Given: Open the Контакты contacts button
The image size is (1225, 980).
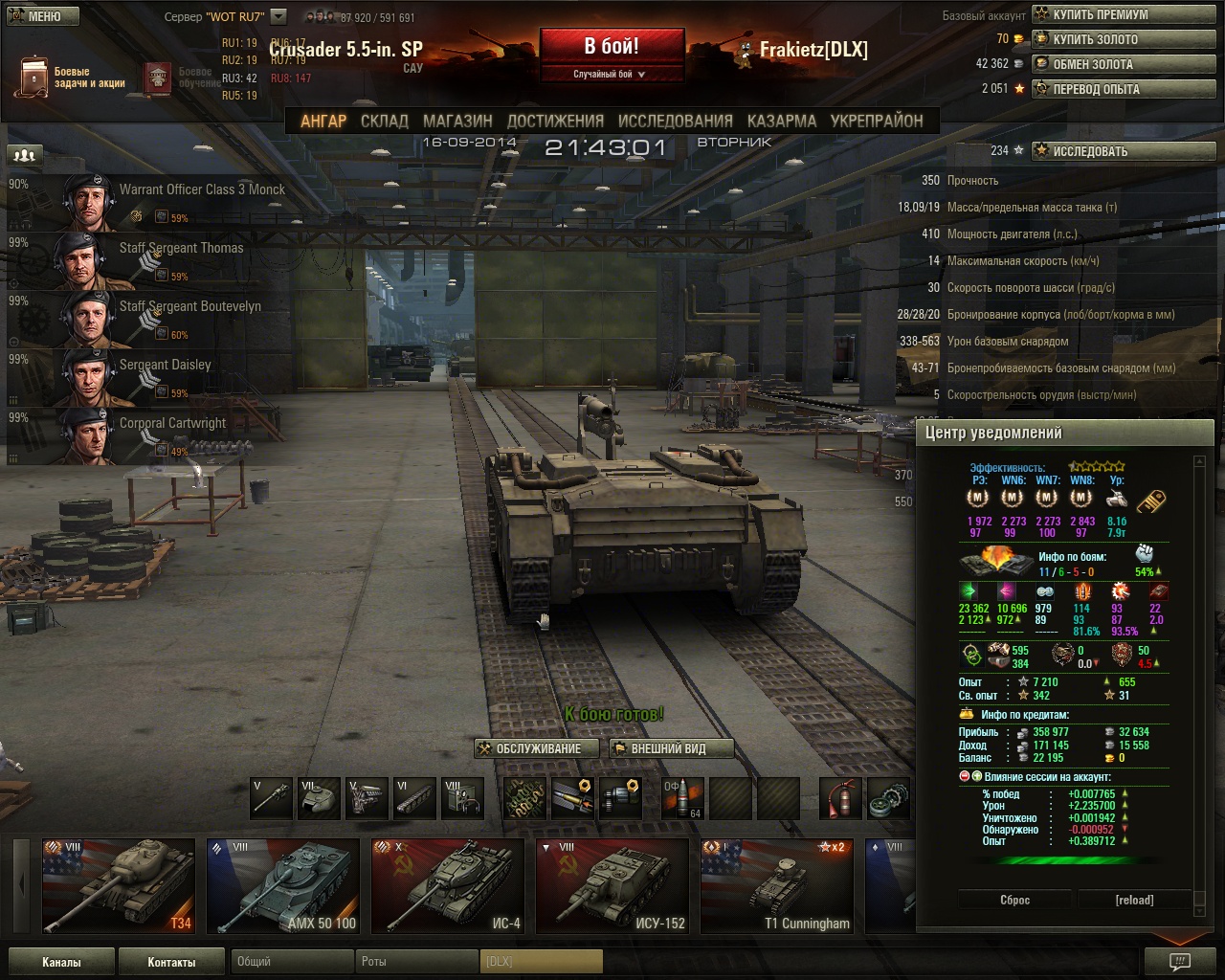Looking at the screenshot, I should 171,962.
